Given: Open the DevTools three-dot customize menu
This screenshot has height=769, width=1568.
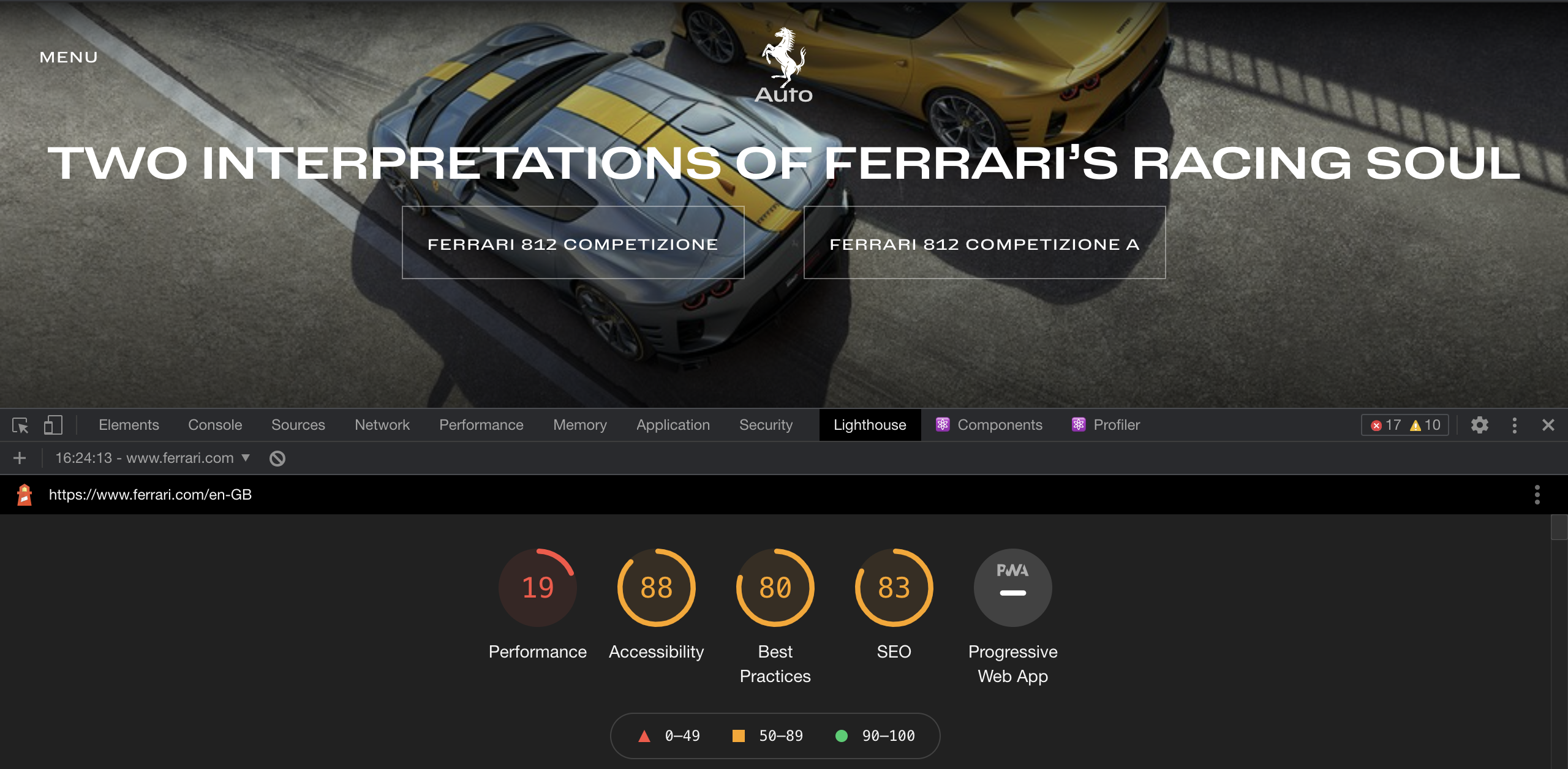Looking at the screenshot, I should coord(1515,424).
